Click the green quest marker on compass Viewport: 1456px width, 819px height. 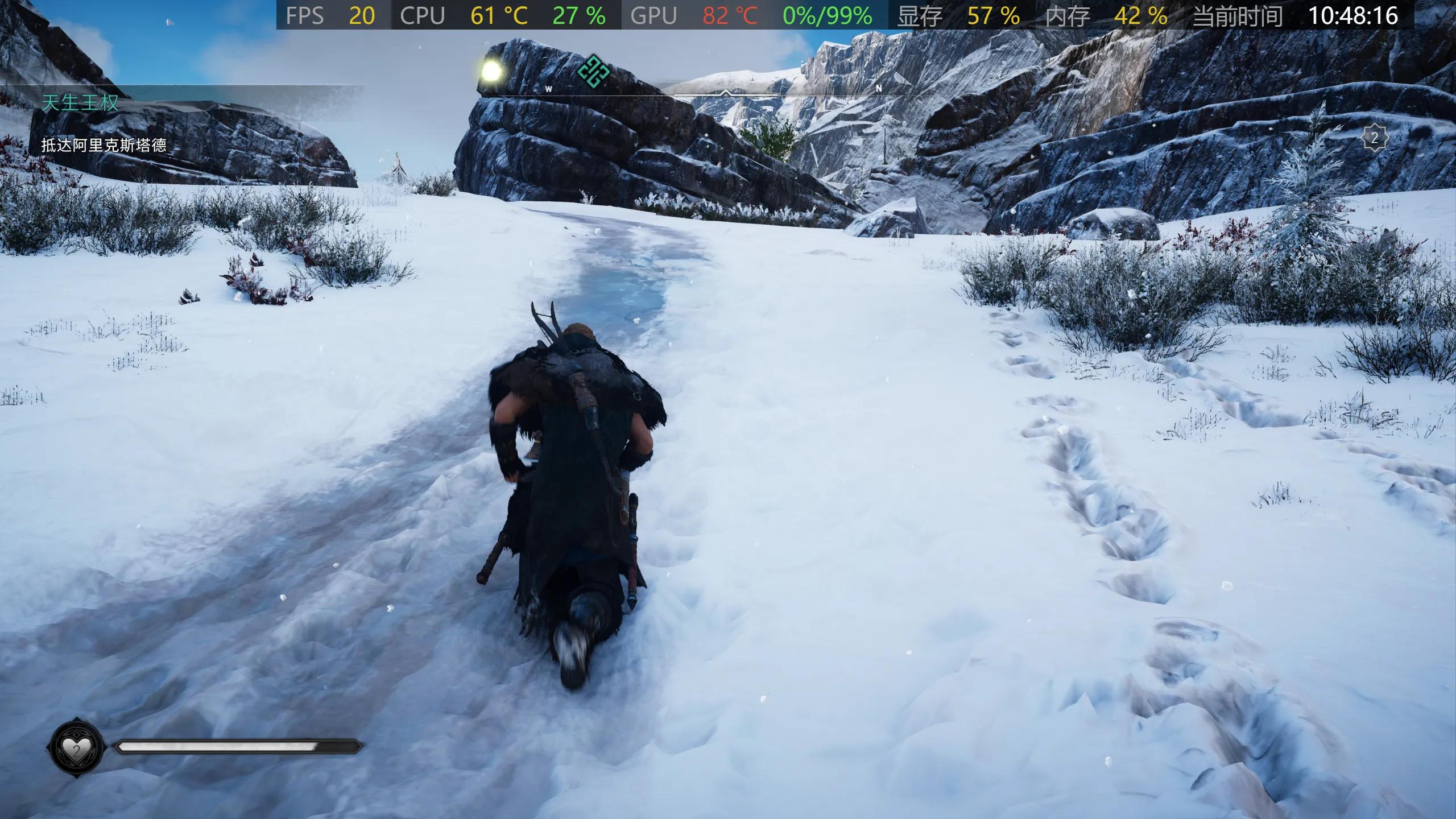[593, 72]
